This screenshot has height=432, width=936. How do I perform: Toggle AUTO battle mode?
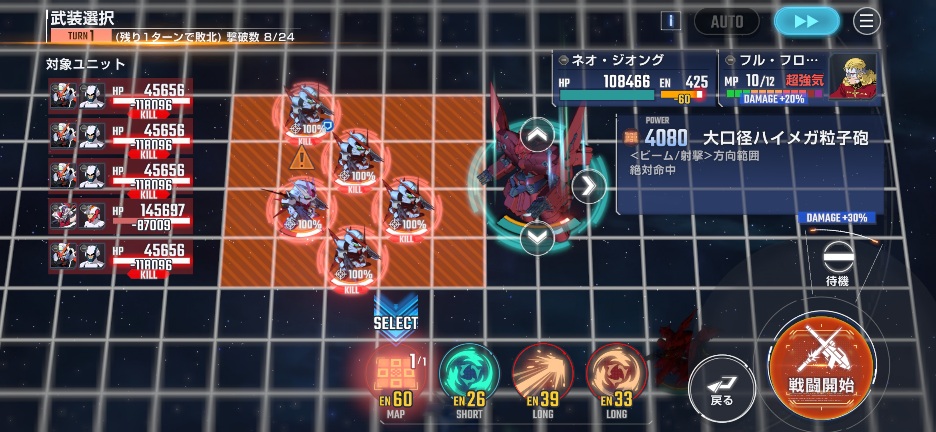(x=727, y=20)
